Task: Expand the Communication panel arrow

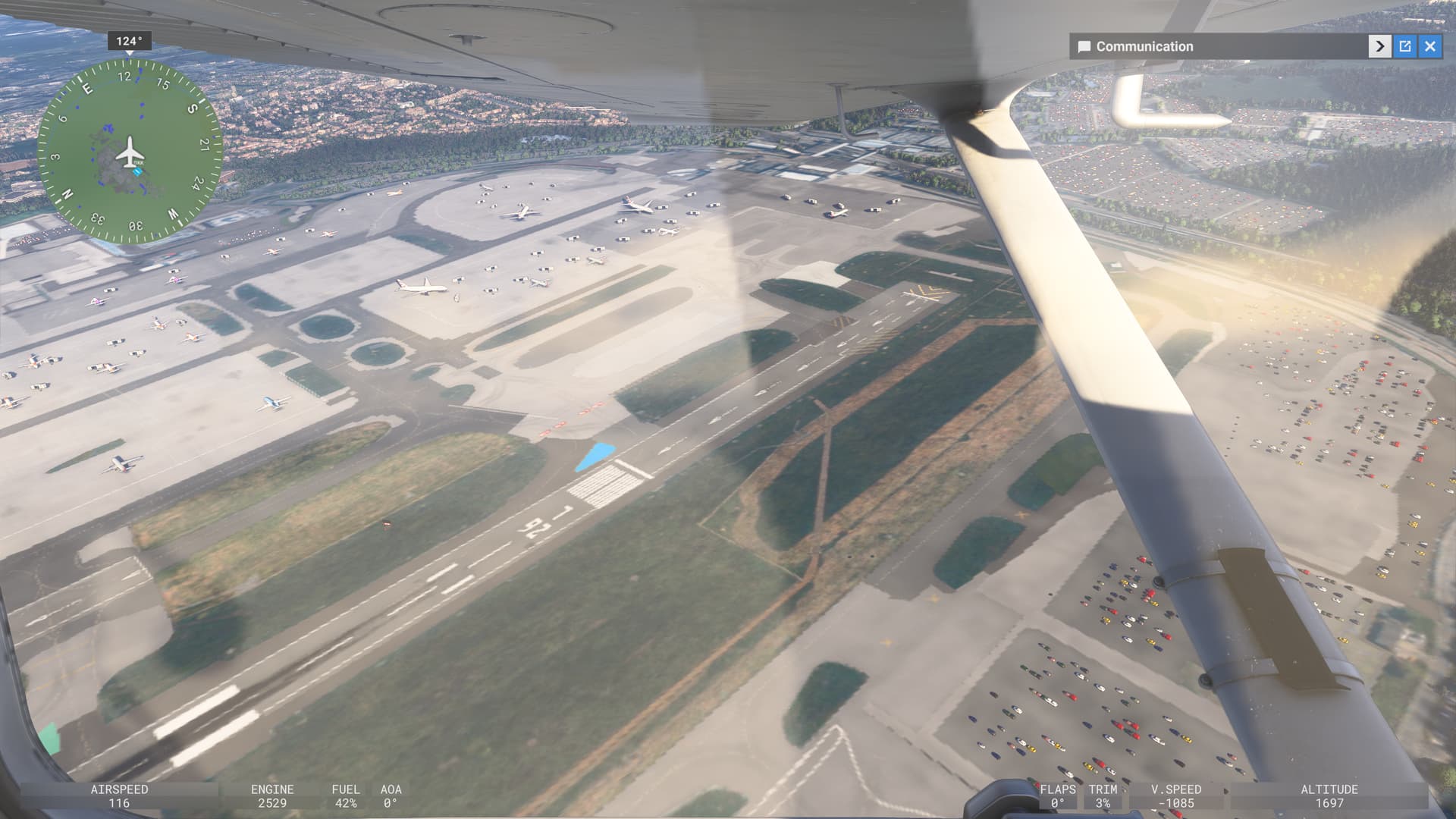Action: (x=1379, y=46)
